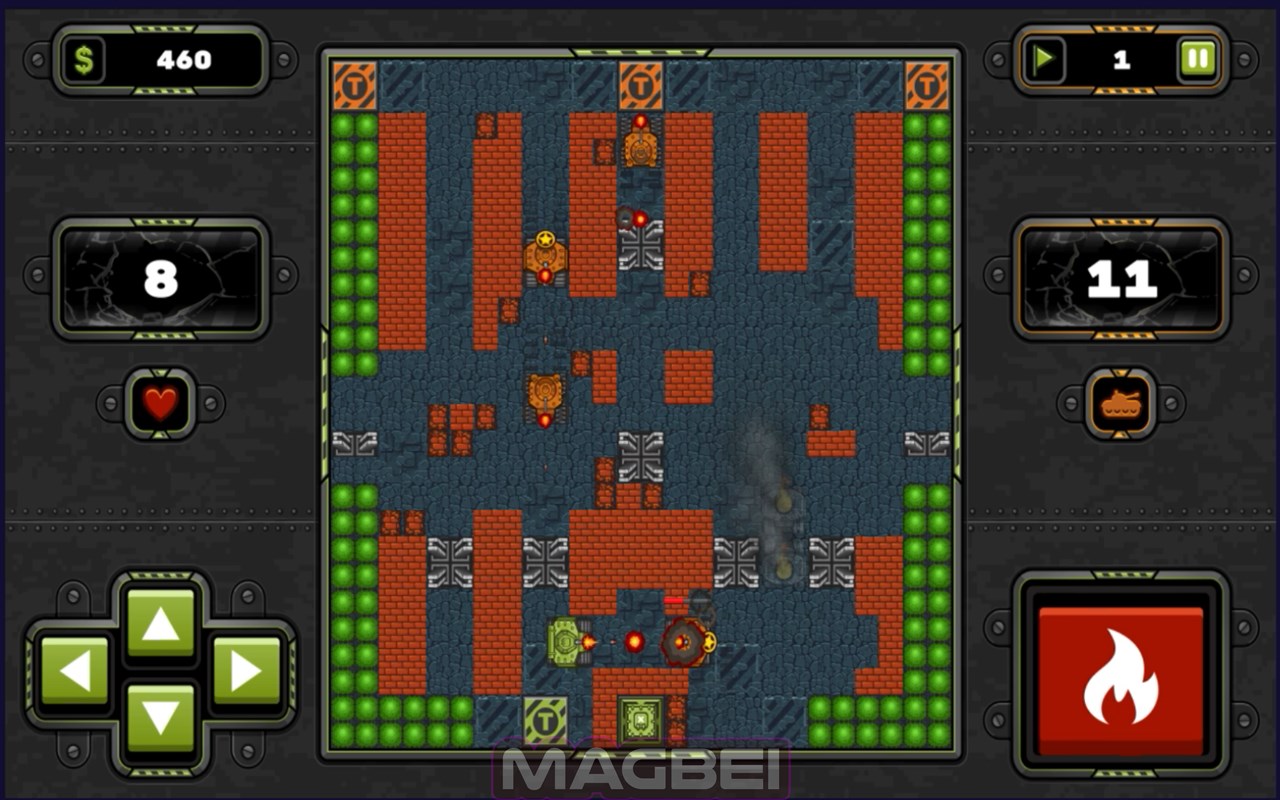Tap the up arrow on the D-pad
Image resolution: width=1280 pixels, height=800 pixels.
[x=160, y=624]
